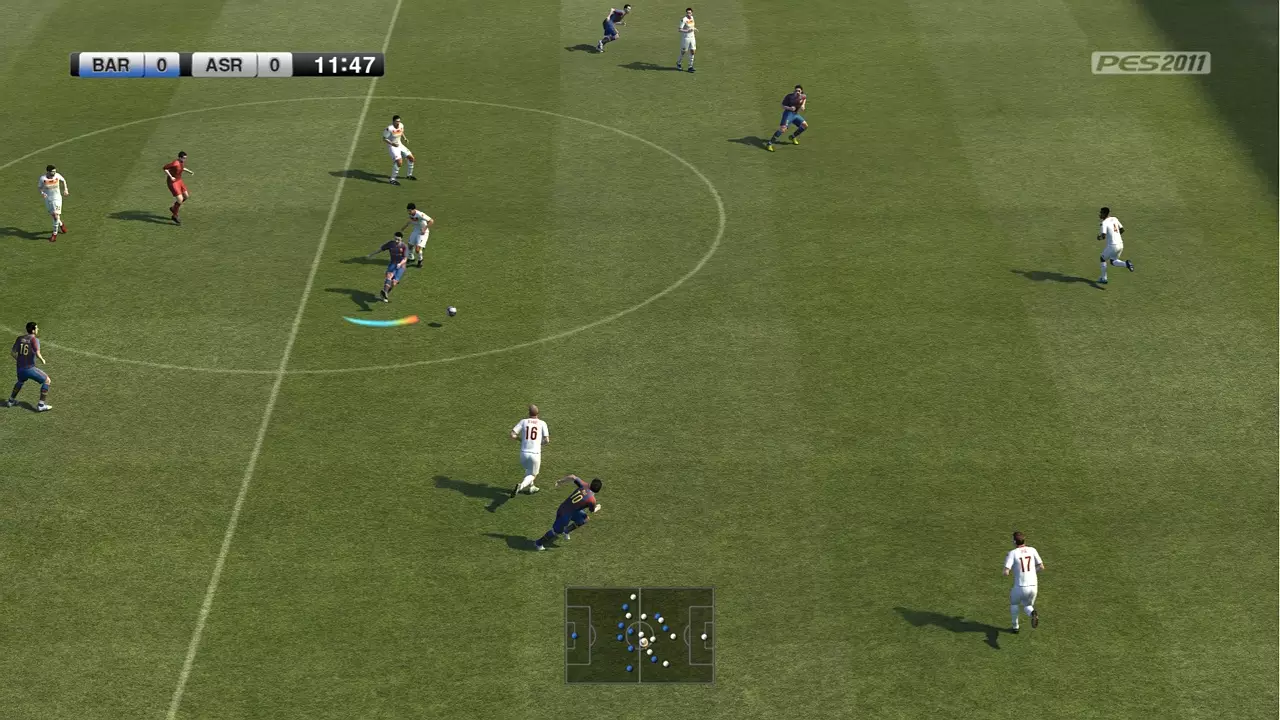The width and height of the screenshot is (1280, 720).
Task: Select the BAR team label on scoreboard
Action: click(x=110, y=66)
